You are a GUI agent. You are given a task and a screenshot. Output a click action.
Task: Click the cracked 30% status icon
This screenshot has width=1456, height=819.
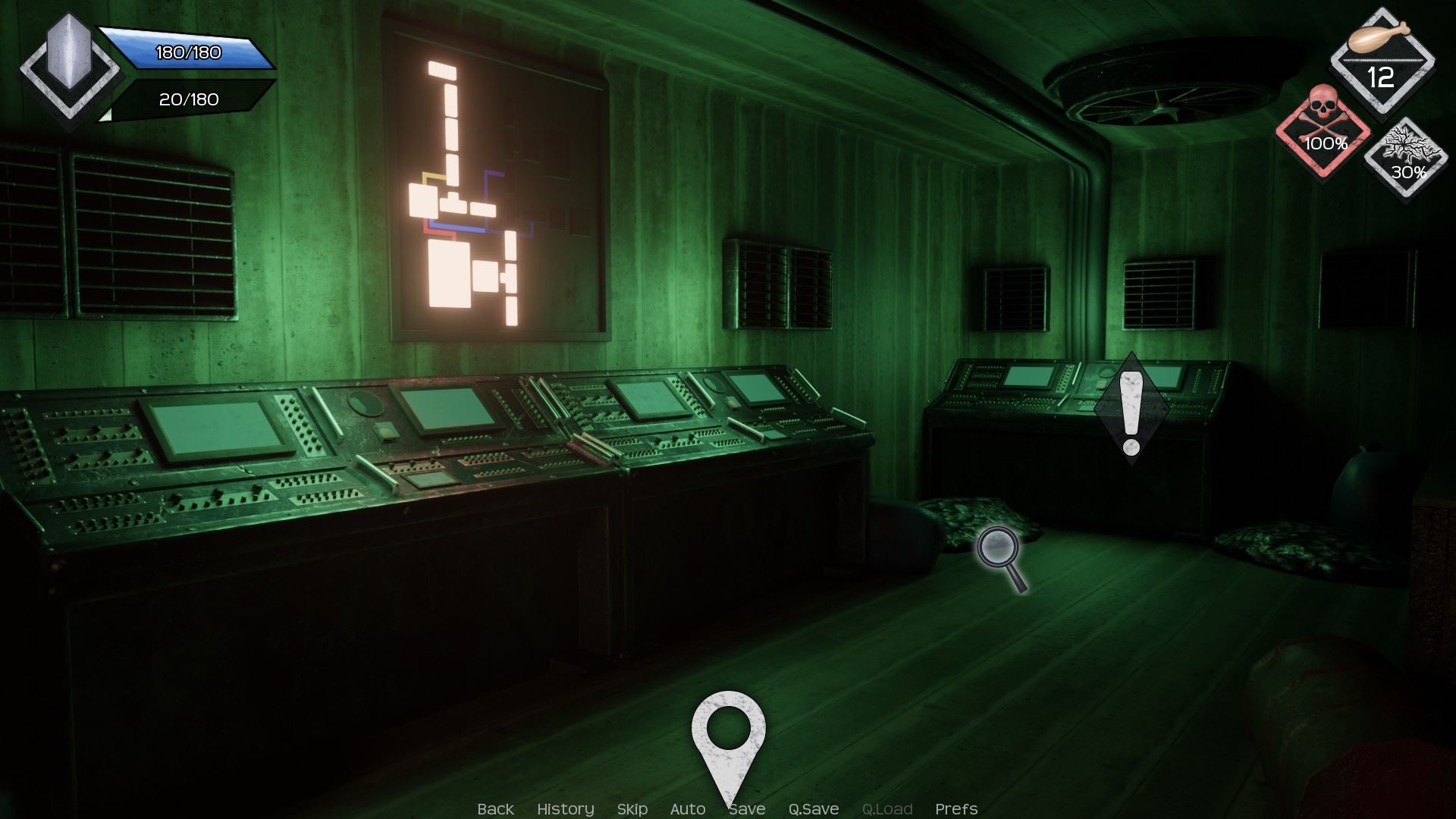click(x=1407, y=158)
